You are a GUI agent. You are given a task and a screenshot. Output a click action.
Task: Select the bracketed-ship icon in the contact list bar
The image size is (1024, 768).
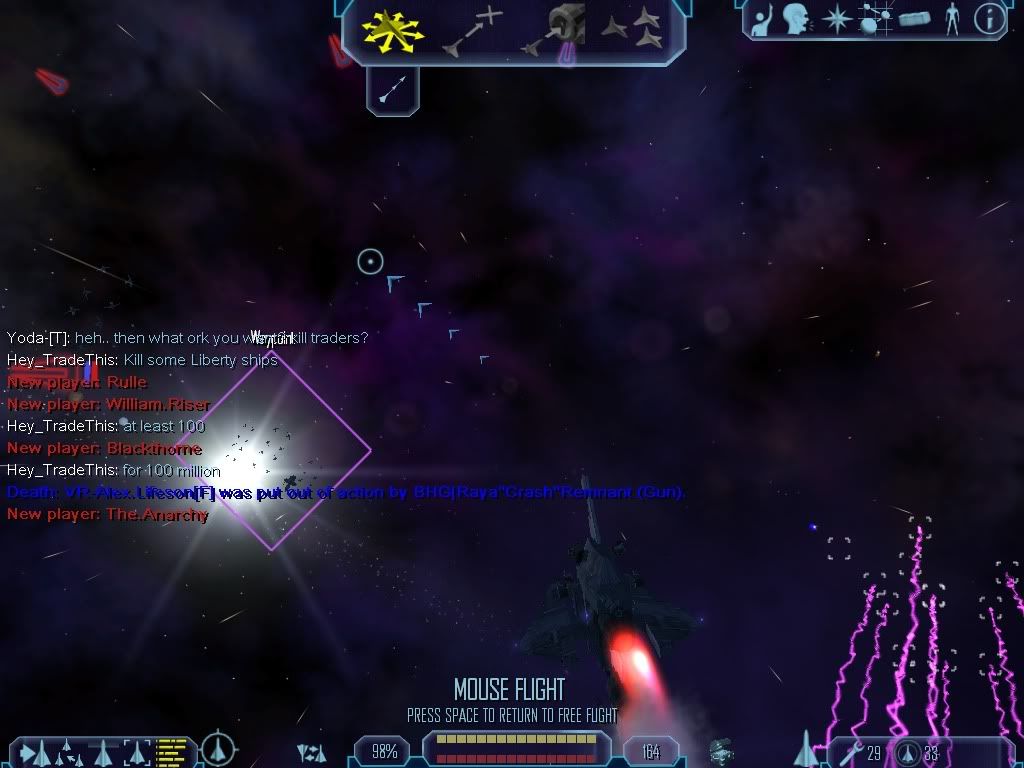click(x=137, y=750)
